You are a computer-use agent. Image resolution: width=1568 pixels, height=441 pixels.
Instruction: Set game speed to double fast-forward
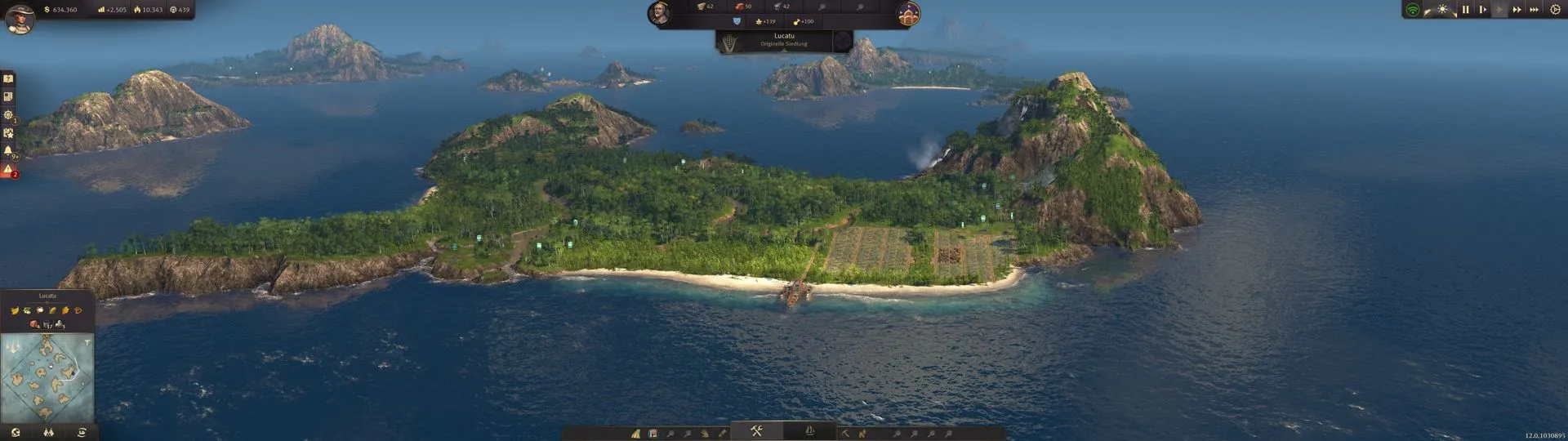(x=1517, y=10)
